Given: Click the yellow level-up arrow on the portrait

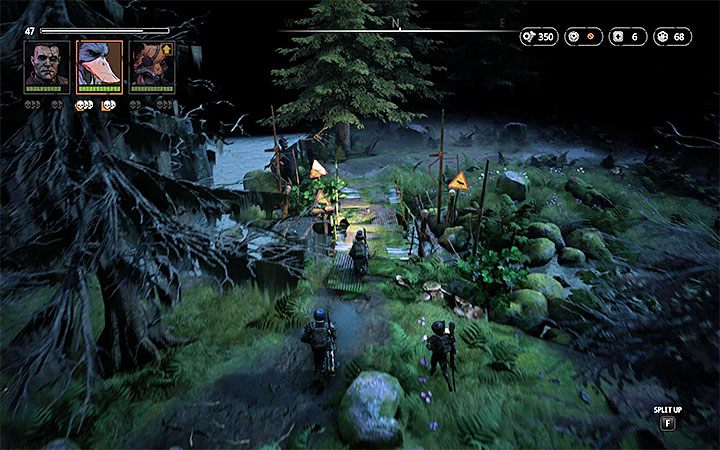Looking at the screenshot, I should tap(166, 47).
